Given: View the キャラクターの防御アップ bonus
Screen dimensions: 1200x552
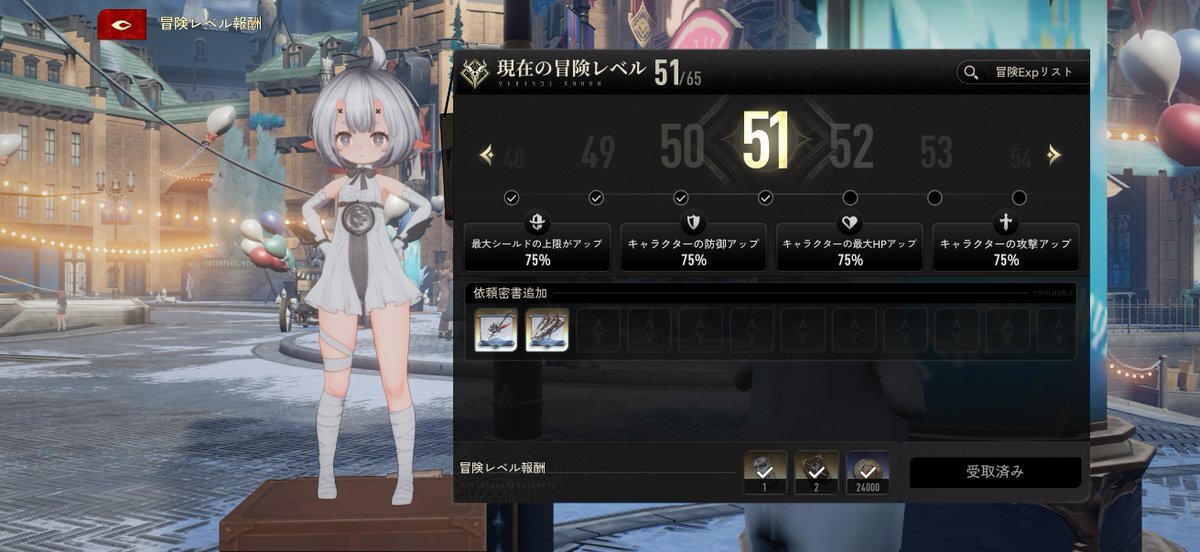Looking at the screenshot, I should [x=694, y=246].
